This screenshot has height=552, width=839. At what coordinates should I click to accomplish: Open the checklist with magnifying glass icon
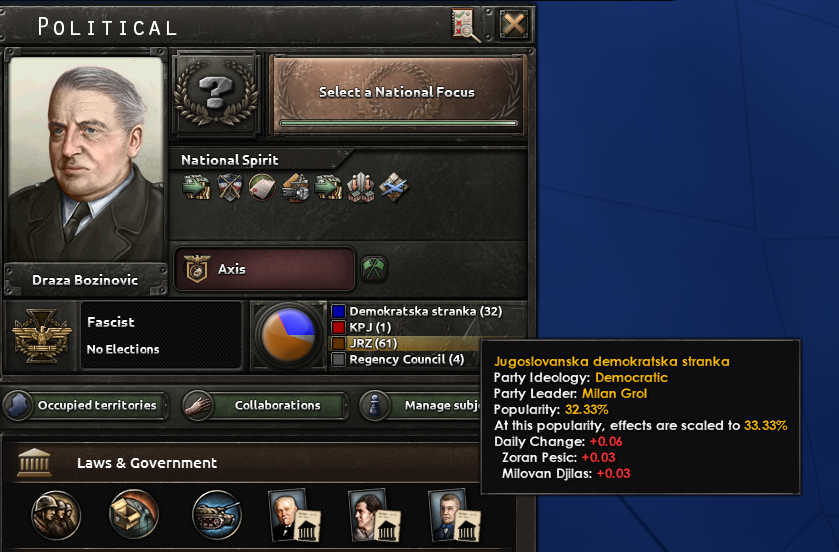tap(466, 23)
